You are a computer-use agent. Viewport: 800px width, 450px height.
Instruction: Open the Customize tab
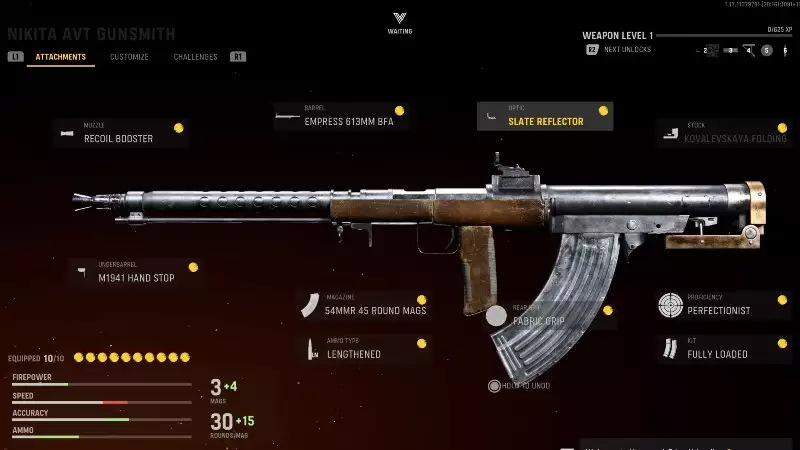pyautogui.click(x=129, y=57)
